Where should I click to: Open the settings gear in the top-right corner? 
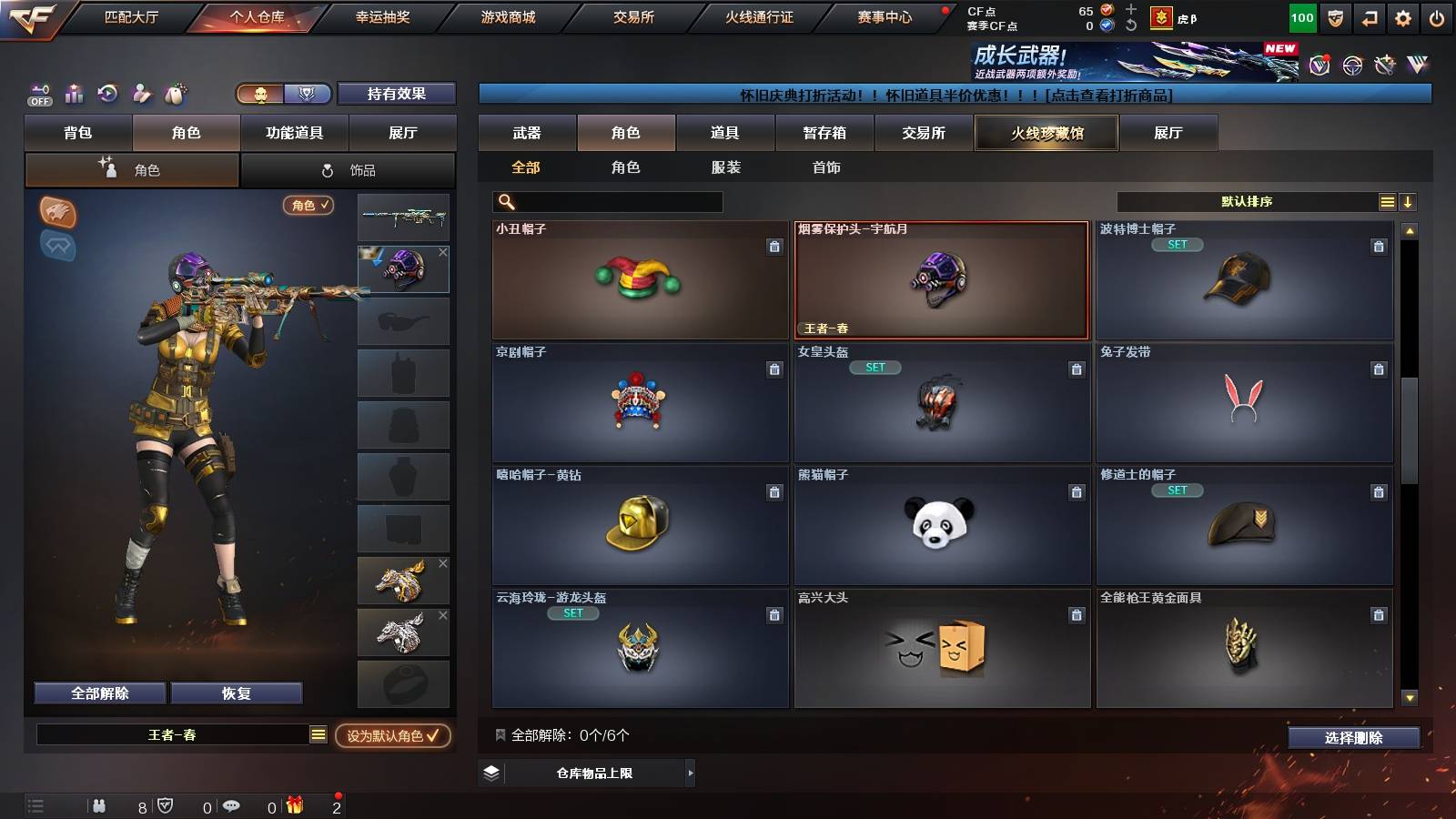(1404, 16)
